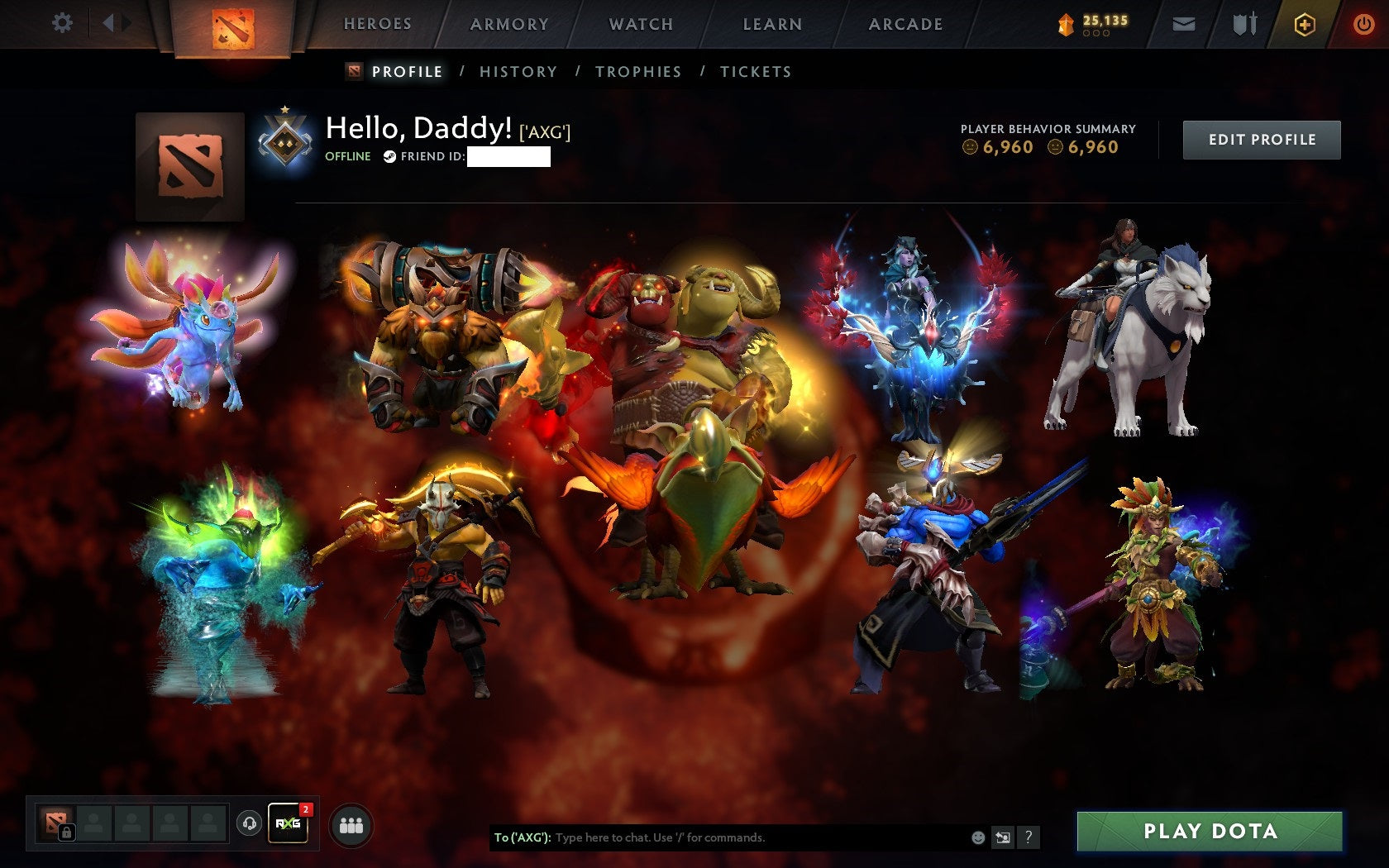Open the chat wheel icon beside the emoticon

coord(1005,837)
